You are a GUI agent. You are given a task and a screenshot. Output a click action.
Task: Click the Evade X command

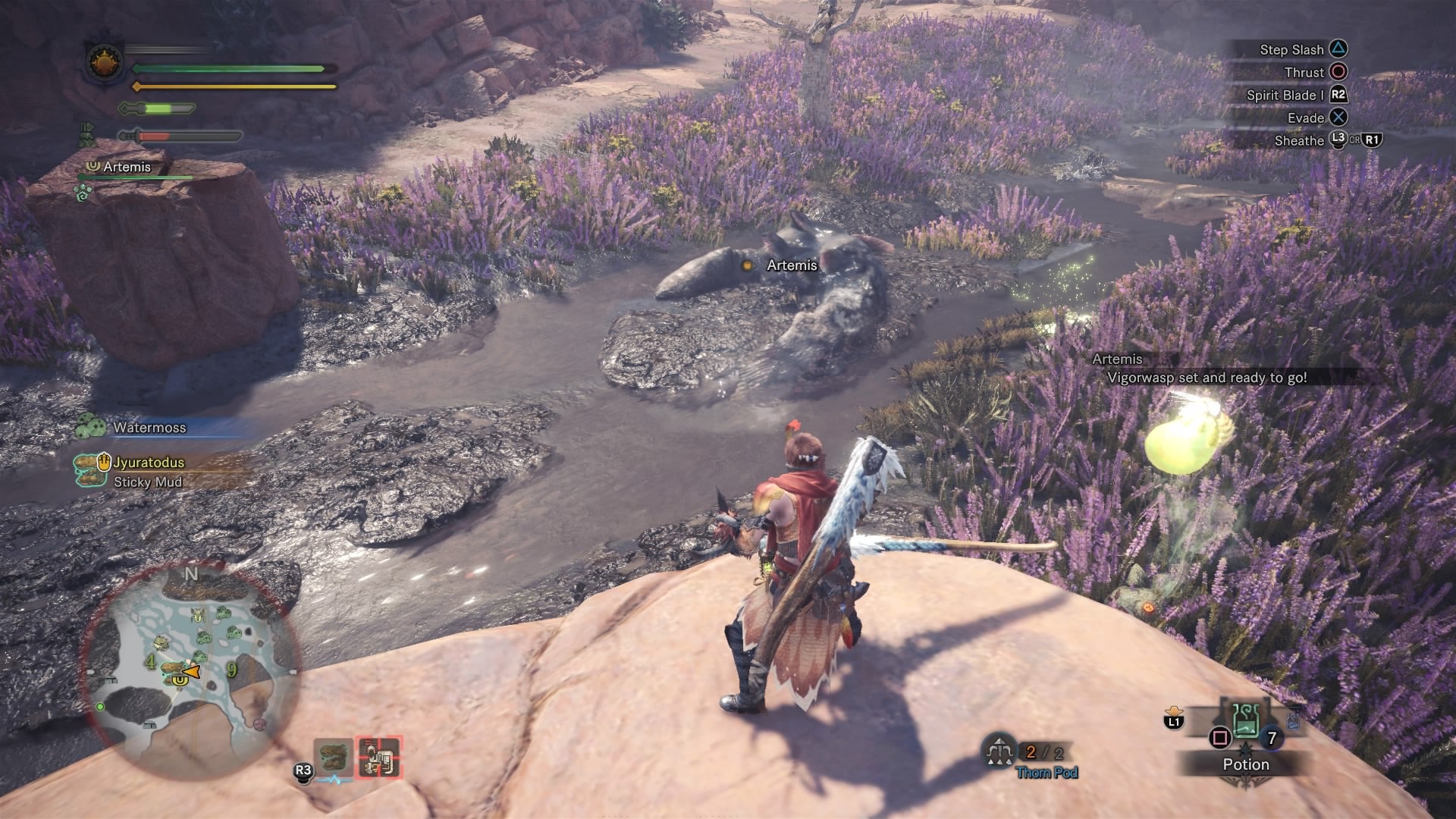coord(1338,118)
